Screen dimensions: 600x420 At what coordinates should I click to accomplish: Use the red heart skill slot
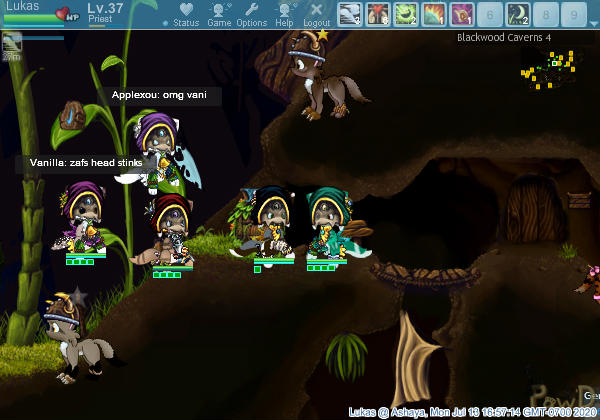point(378,14)
